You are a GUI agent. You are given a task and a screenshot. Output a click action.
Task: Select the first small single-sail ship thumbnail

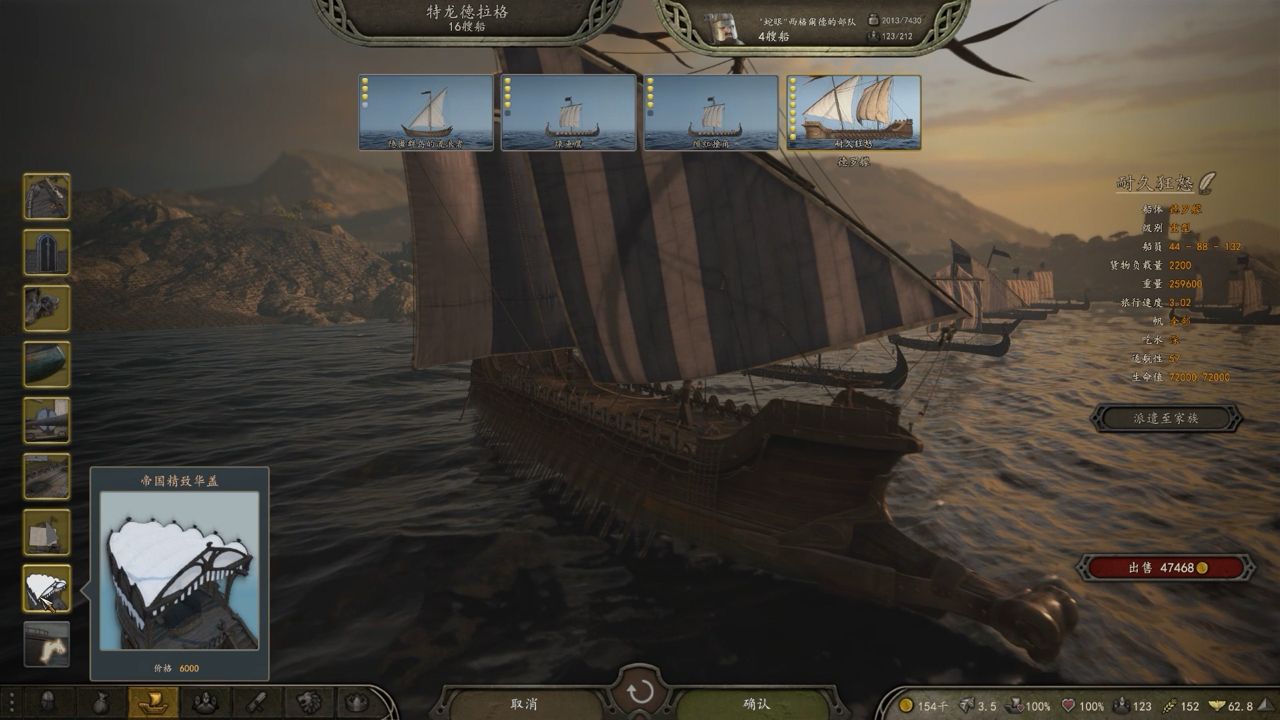click(x=426, y=112)
